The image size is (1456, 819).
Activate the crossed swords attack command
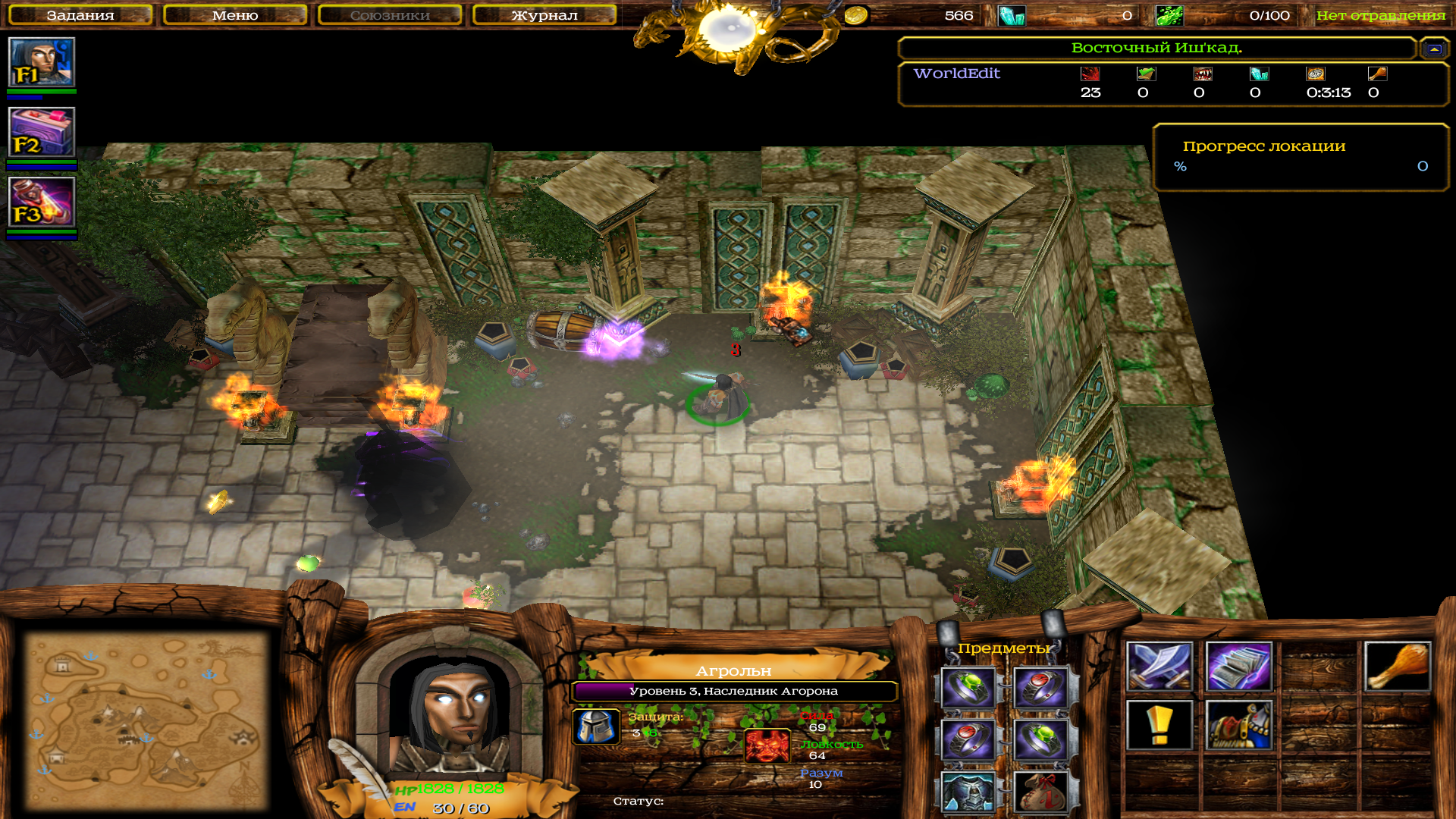[1159, 667]
